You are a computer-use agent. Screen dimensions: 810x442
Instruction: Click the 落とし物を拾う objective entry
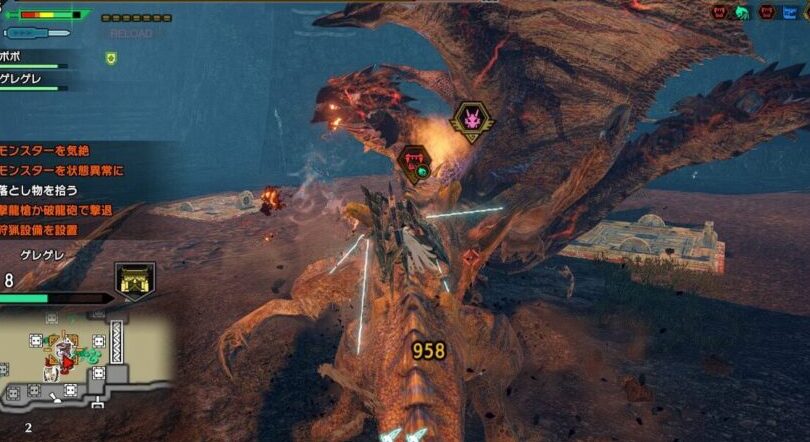tap(40, 190)
